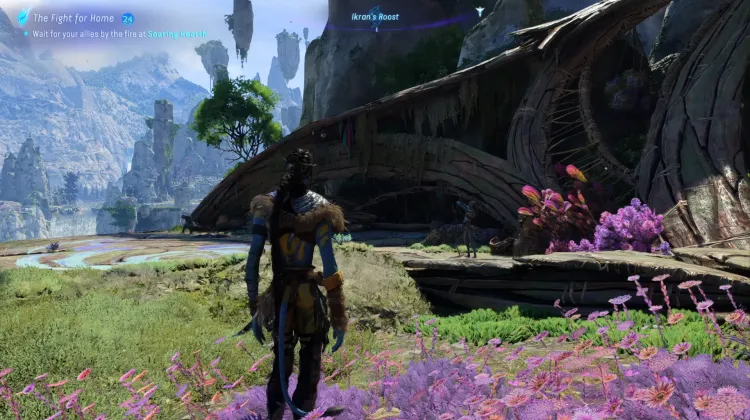The image size is (750, 420).
Task: Open The Fight for Home quest tracker
Action: [74, 18]
